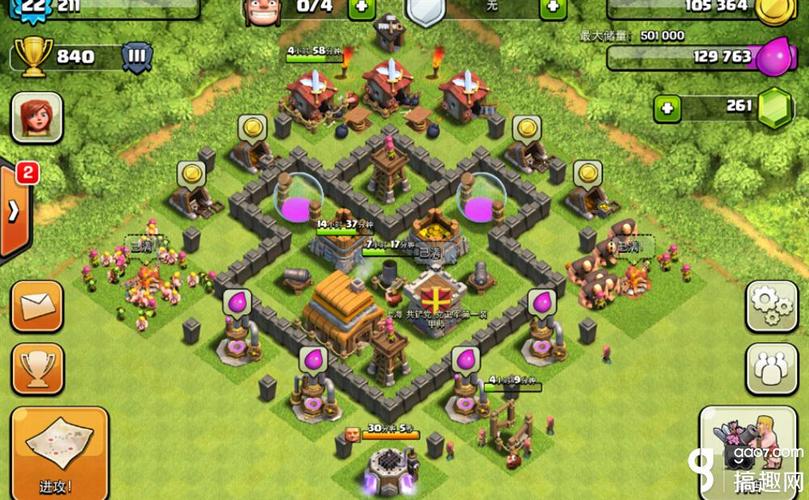The height and width of the screenshot is (500, 809).
Task: Select the red-haired character portrait icon
Action: coord(37,118)
